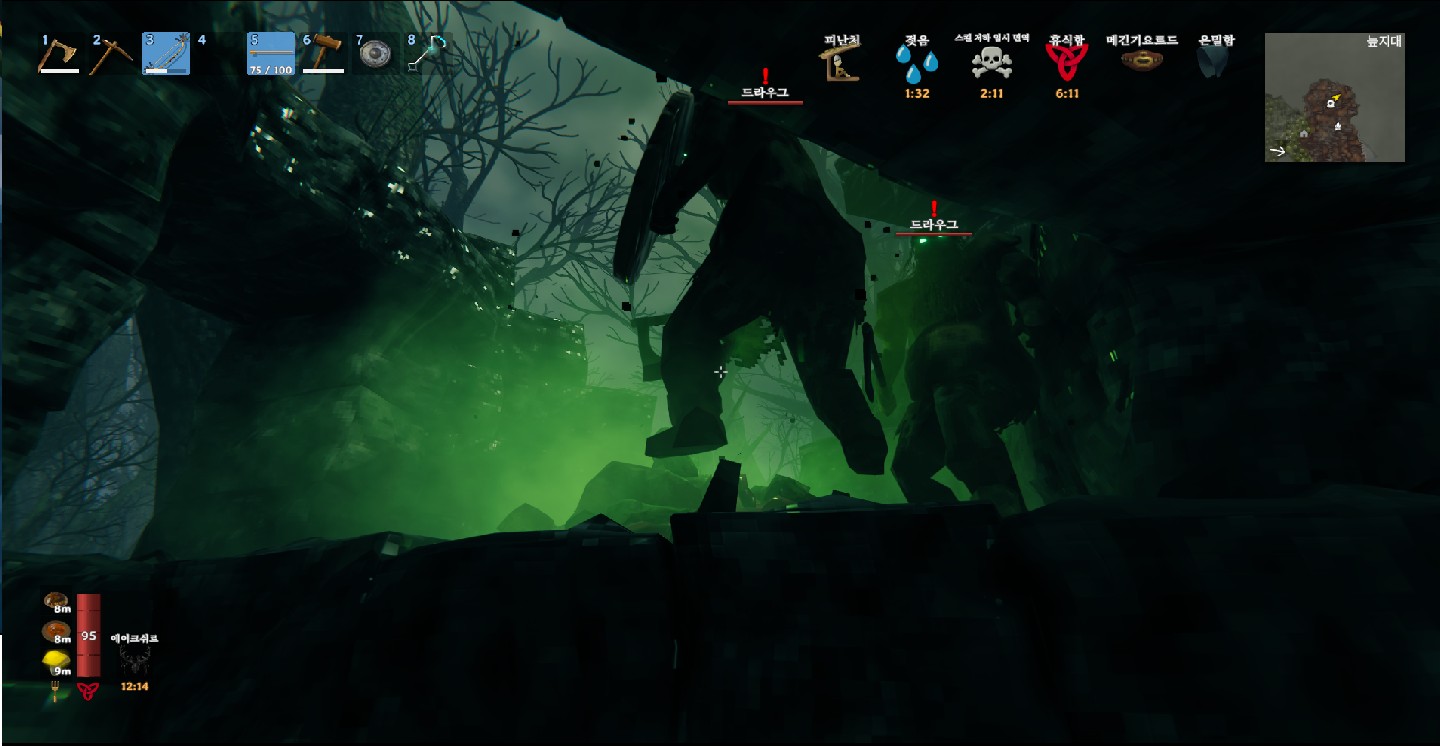The height and width of the screenshot is (746, 1440).
Task: Select the arrow stack showing 75 / 100
Action: pos(270,55)
